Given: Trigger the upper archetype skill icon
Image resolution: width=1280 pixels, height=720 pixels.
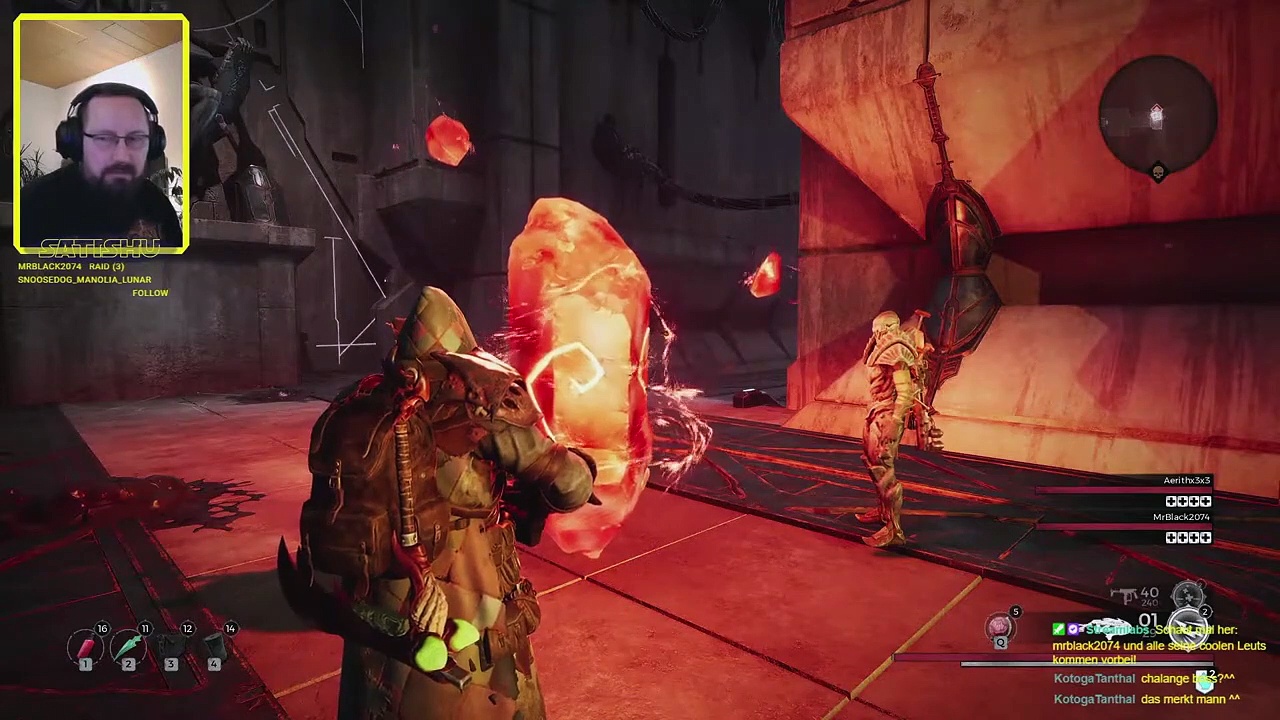Looking at the screenshot, I should point(1187,596).
